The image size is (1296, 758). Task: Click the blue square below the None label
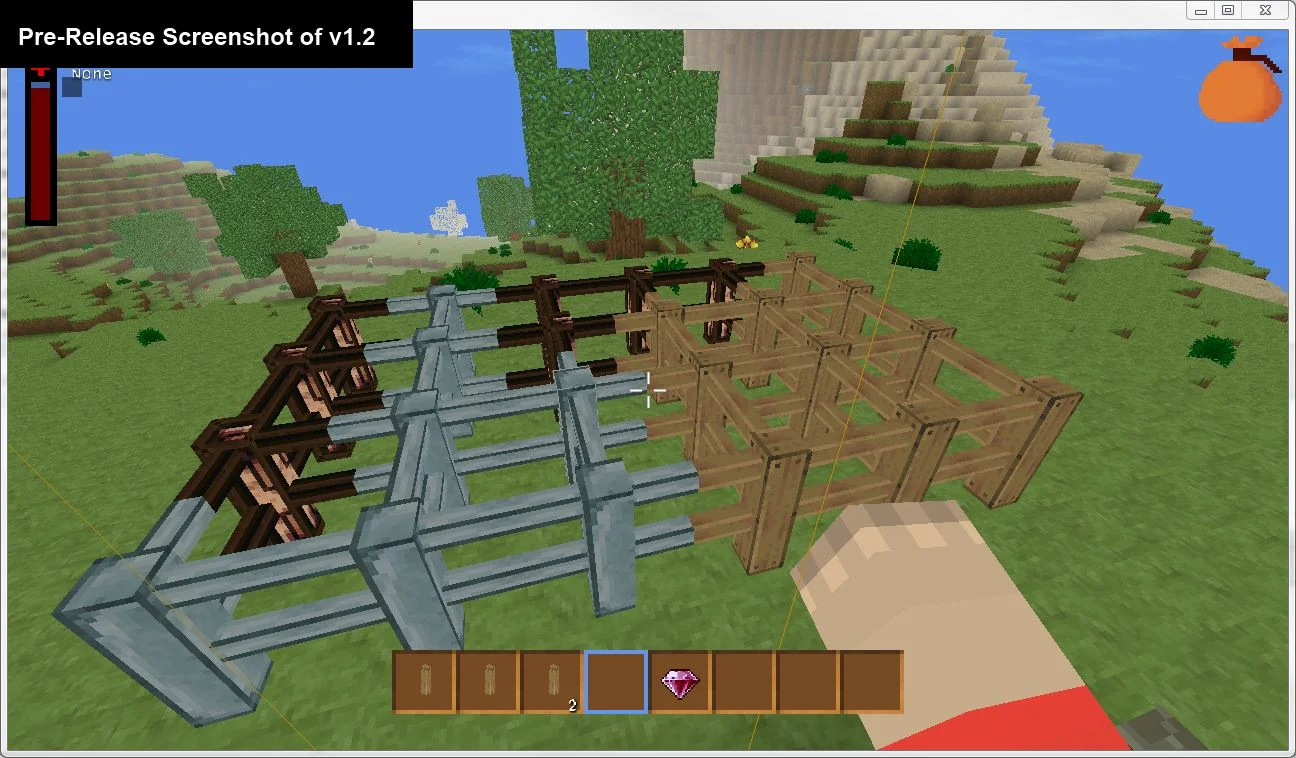(71, 85)
